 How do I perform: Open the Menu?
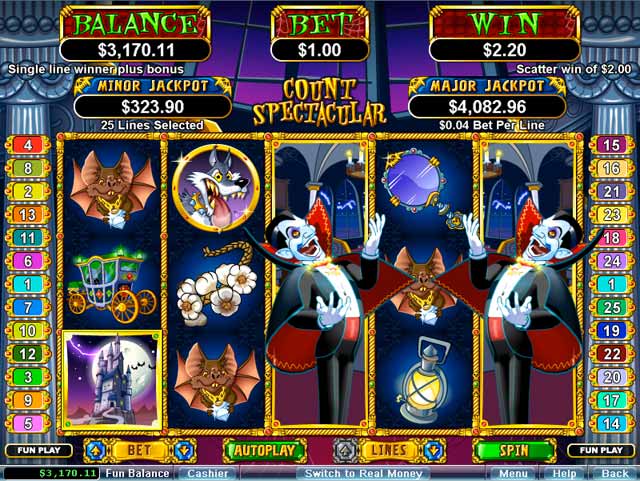(513, 473)
